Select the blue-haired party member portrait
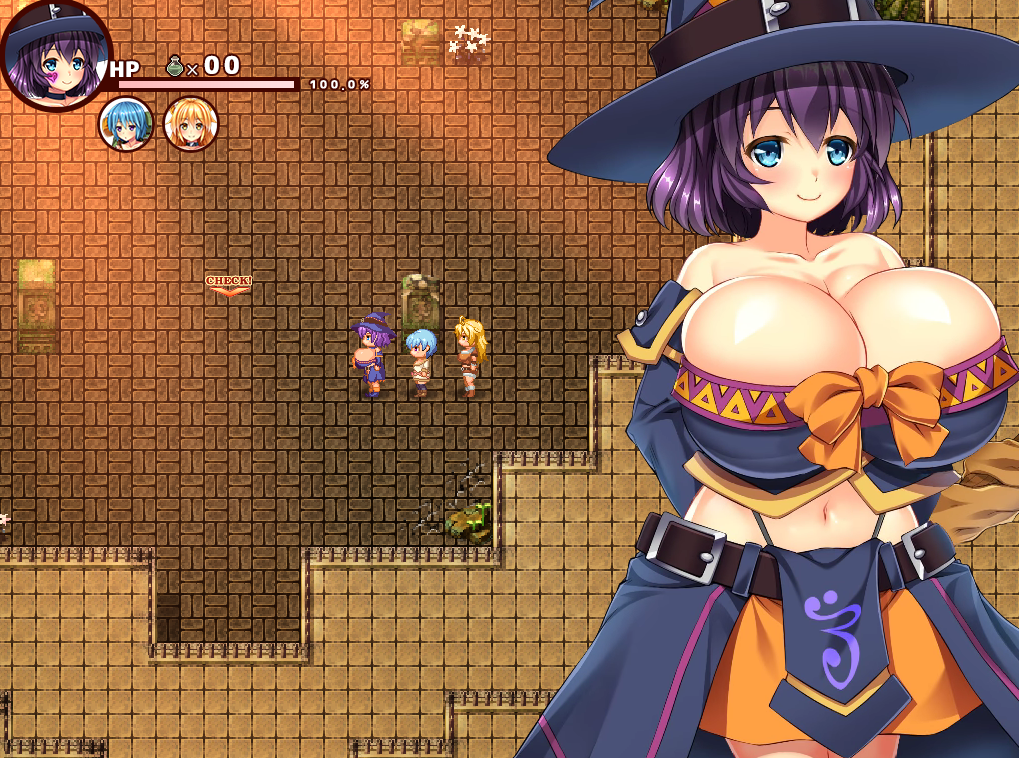The image size is (1019, 758). pyautogui.click(x=126, y=124)
